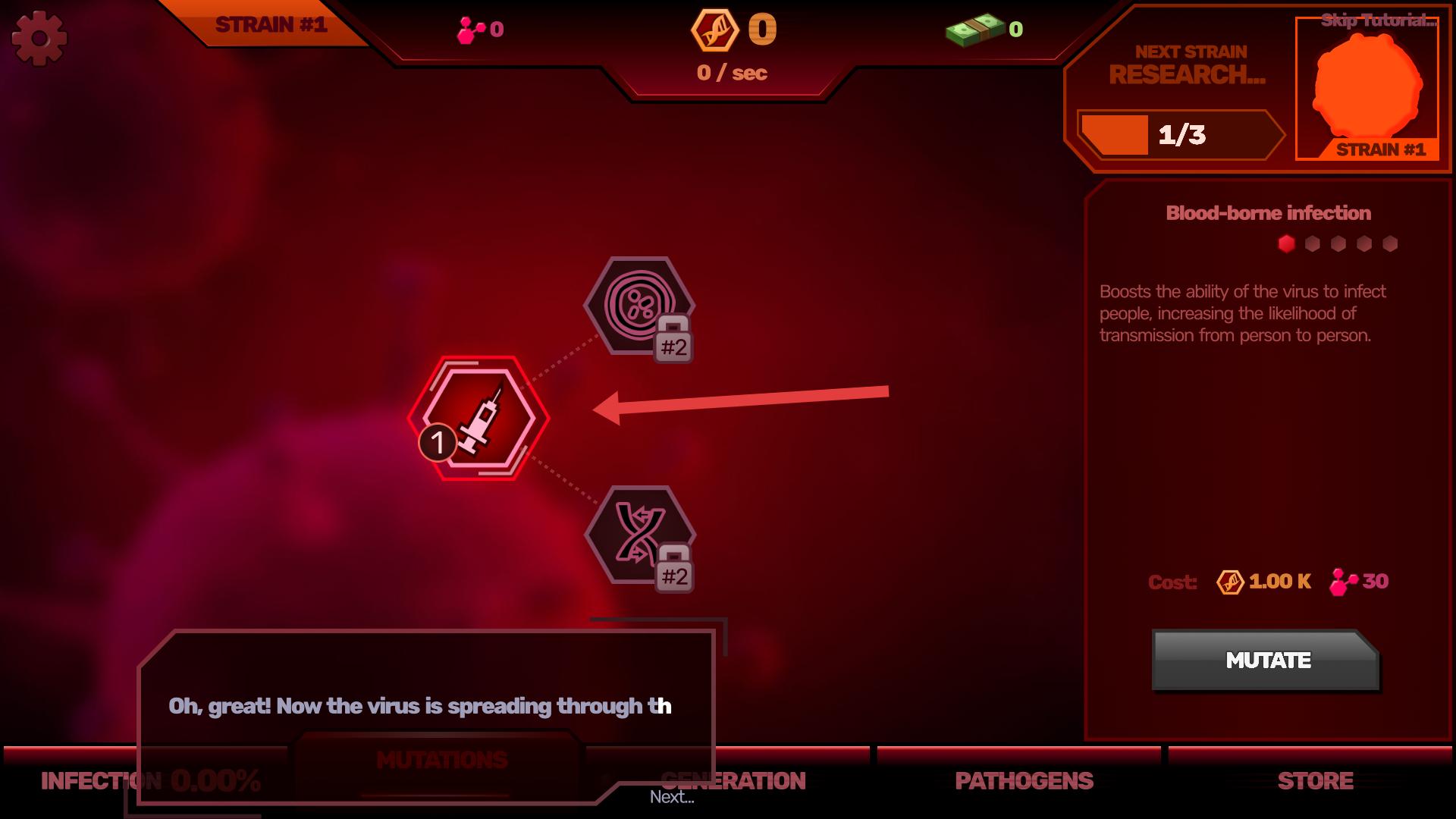1456x819 pixels.
Task: Advance the dialogue with Next
Action: pyautogui.click(x=672, y=797)
